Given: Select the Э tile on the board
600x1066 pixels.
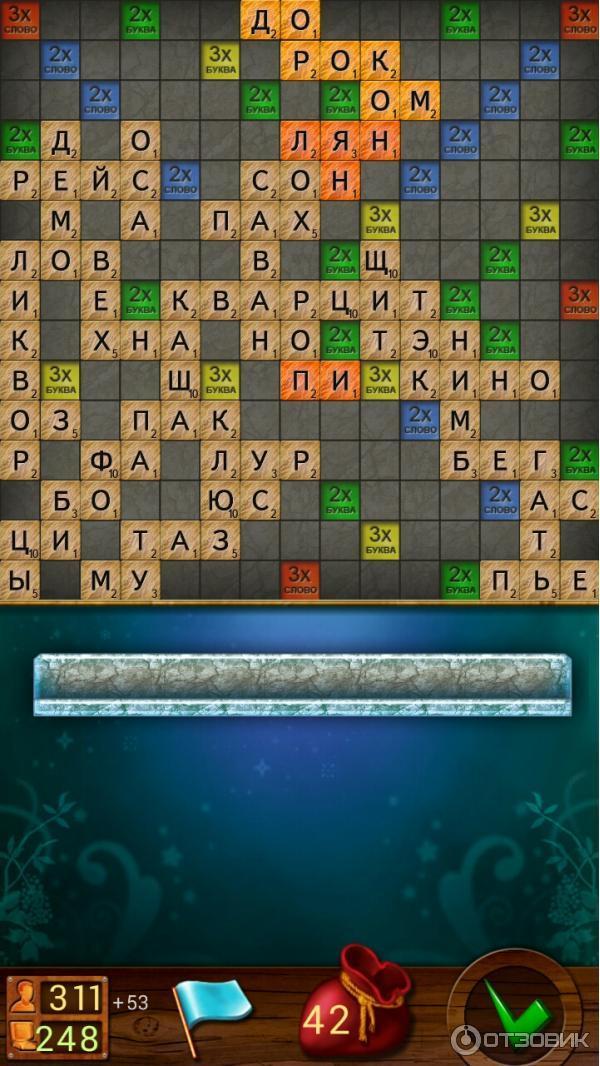Looking at the screenshot, I should (420, 340).
